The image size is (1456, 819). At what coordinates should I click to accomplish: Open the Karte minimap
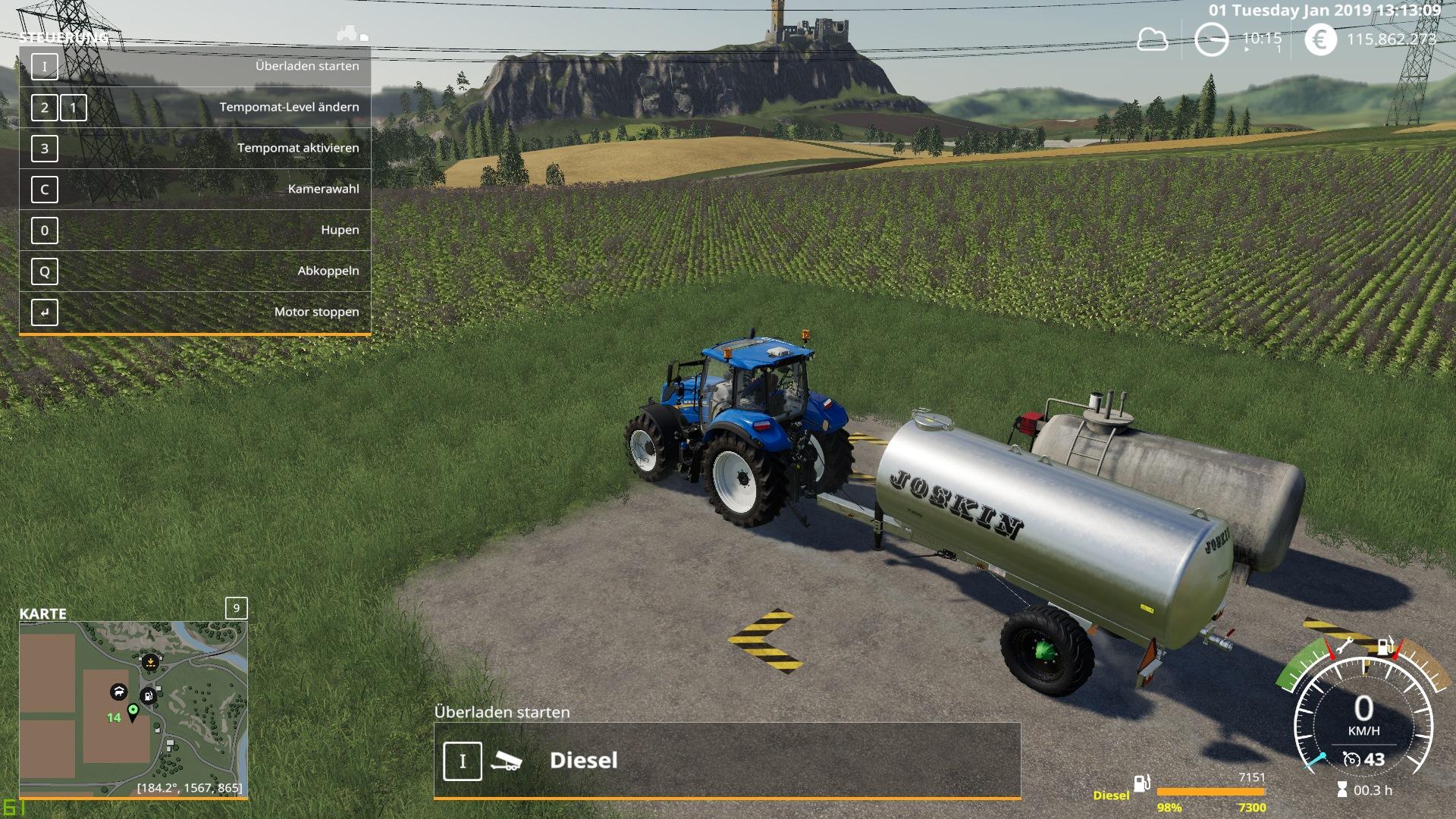point(133,709)
